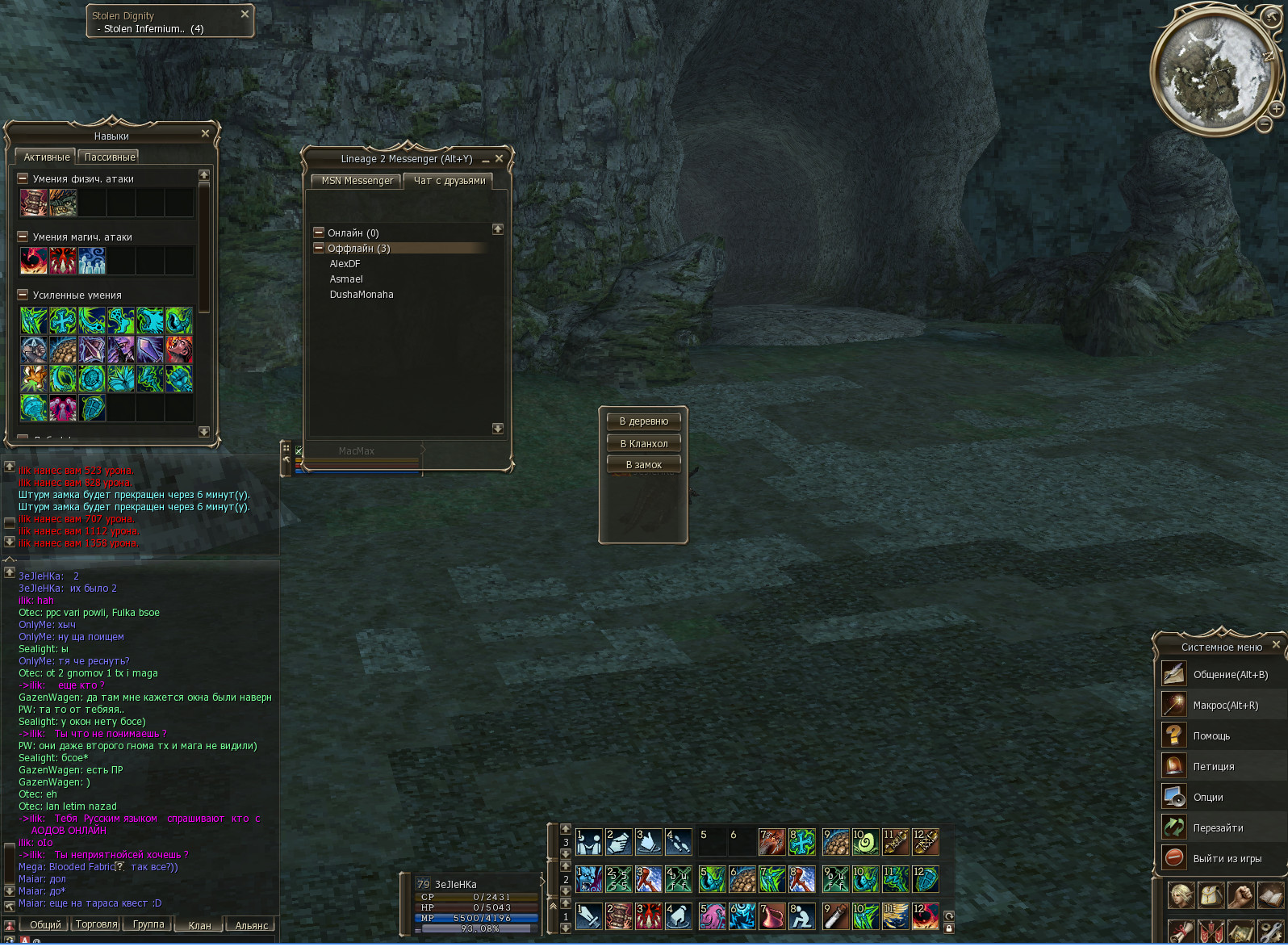Choose "Перезайти" to restart the session

1218,827
